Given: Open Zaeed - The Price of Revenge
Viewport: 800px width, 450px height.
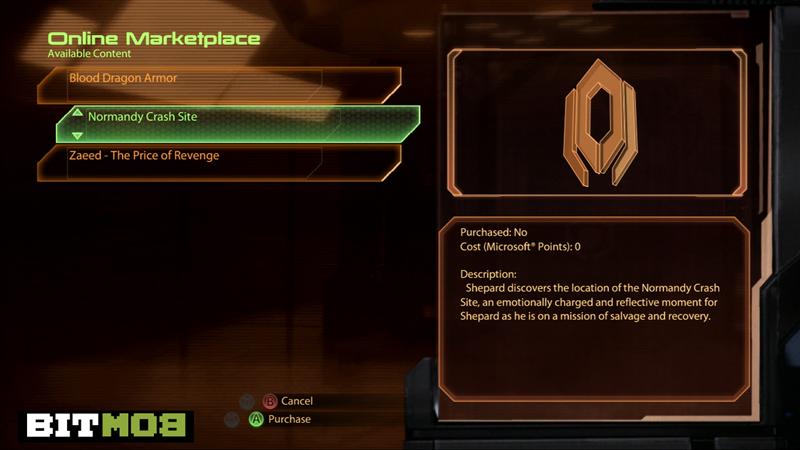Looking at the screenshot, I should 218,157.
